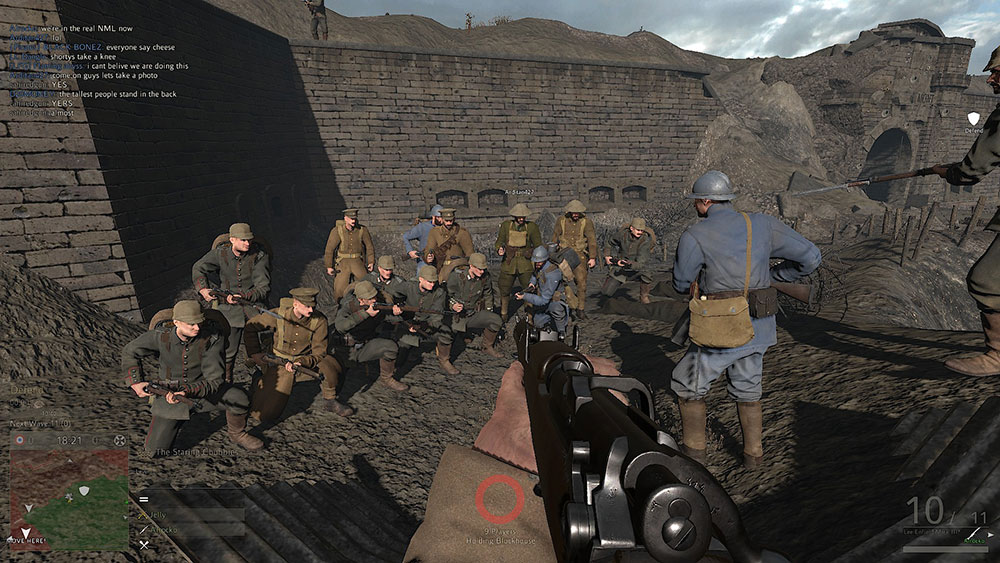Select the shield objective marker on the minimap
This screenshot has width=1000, height=563.
point(84,489)
